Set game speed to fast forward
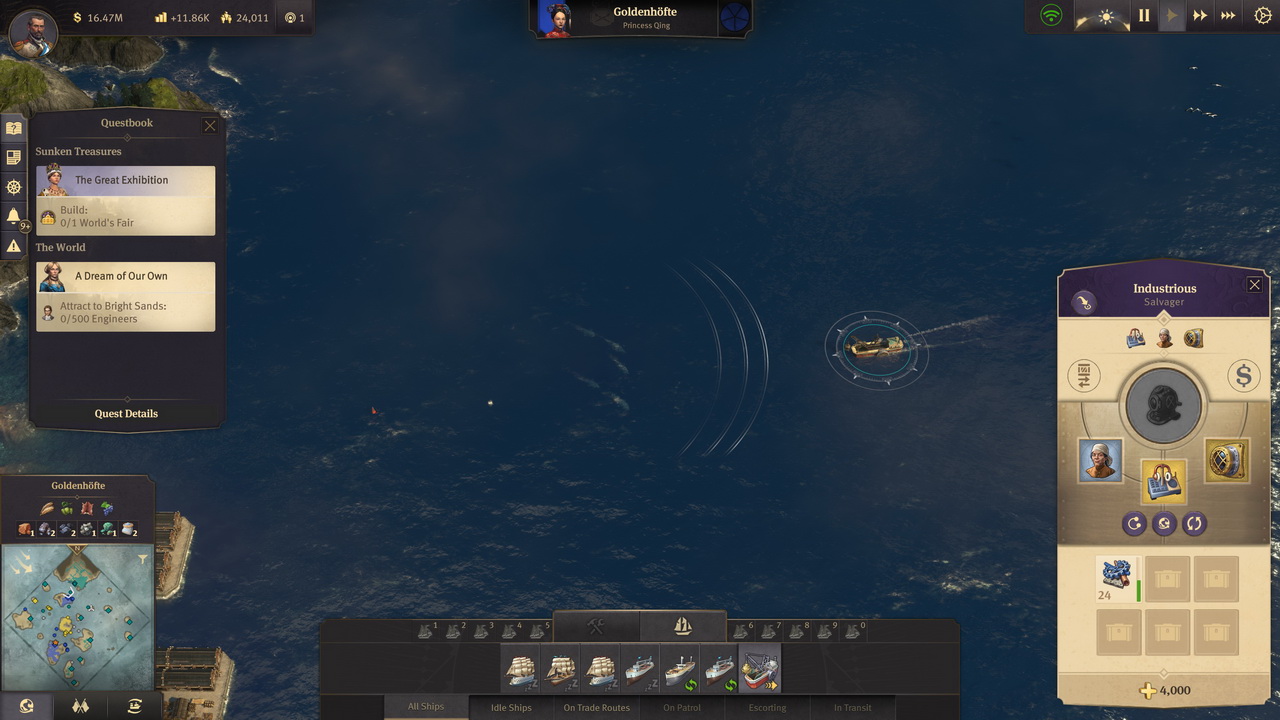The width and height of the screenshot is (1280, 720). pos(1200,16)
